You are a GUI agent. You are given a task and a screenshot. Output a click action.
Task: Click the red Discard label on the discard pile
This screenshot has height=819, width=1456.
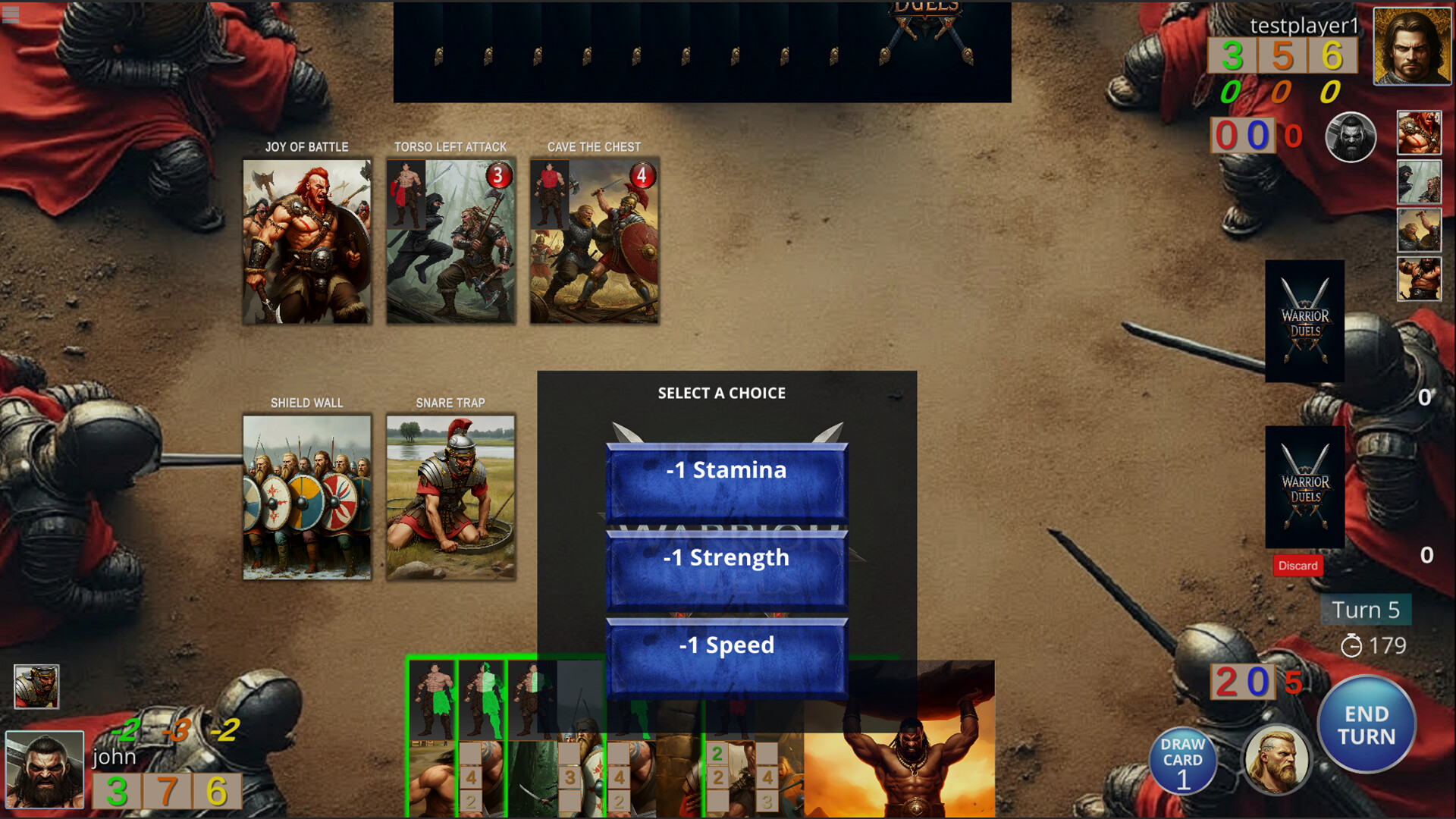click(x=1298, y=566)
